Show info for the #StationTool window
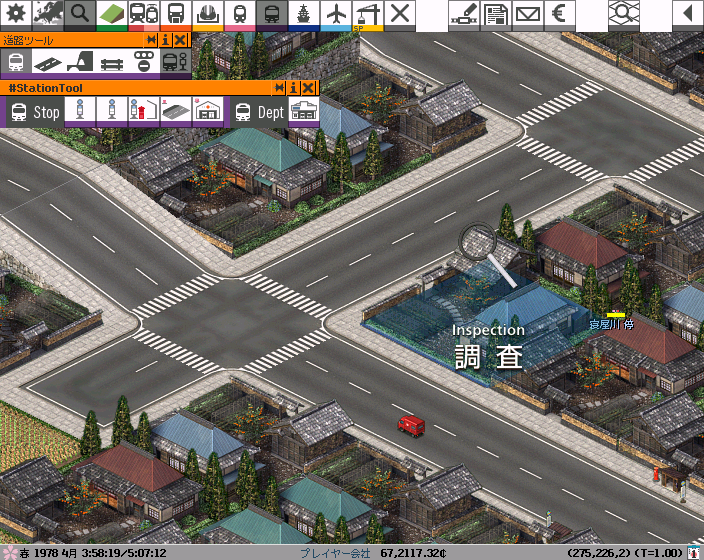Viewport: 704px width, 560px height. tap(294, 88)
